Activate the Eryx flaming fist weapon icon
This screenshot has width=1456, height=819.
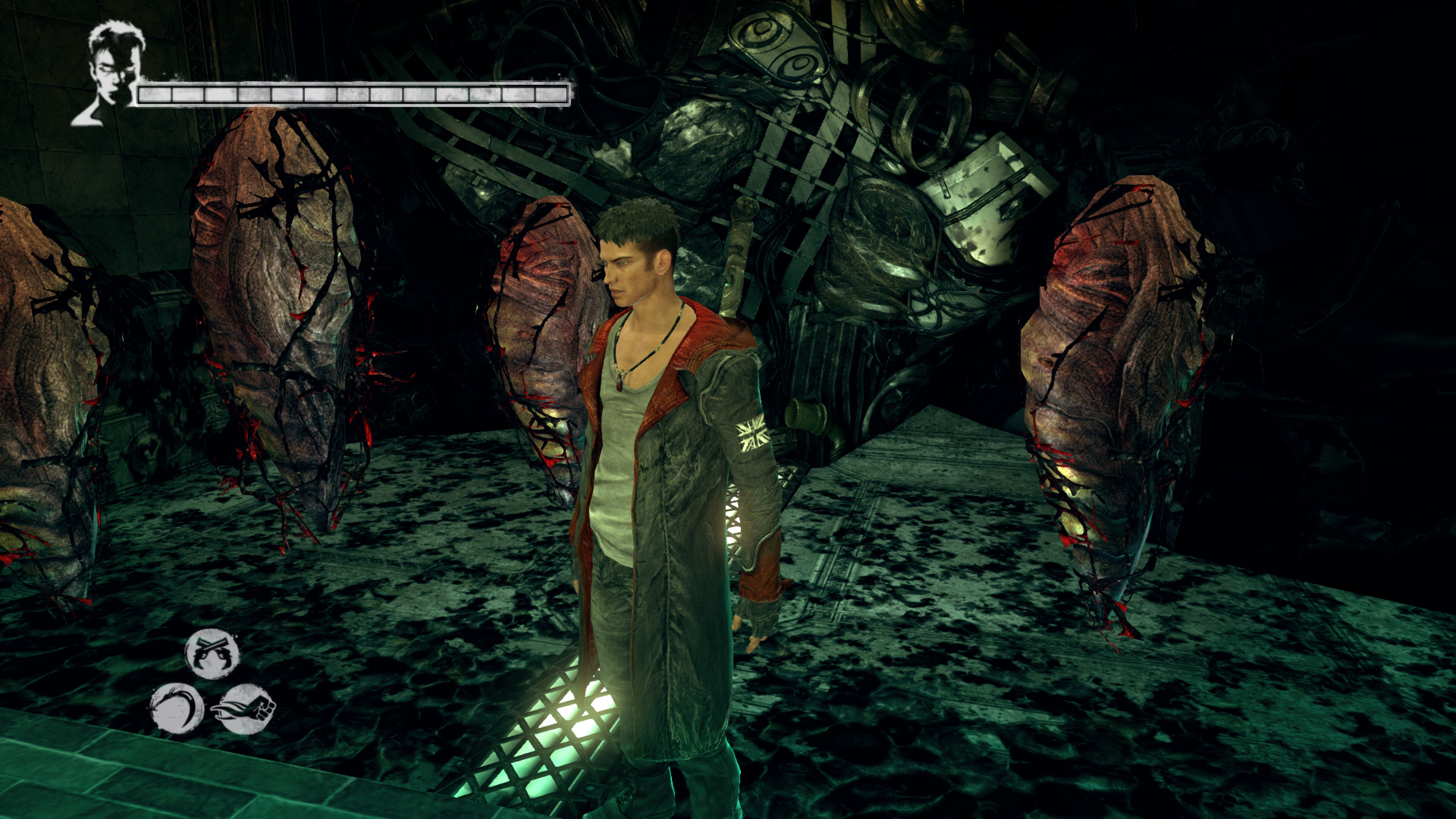246,709
